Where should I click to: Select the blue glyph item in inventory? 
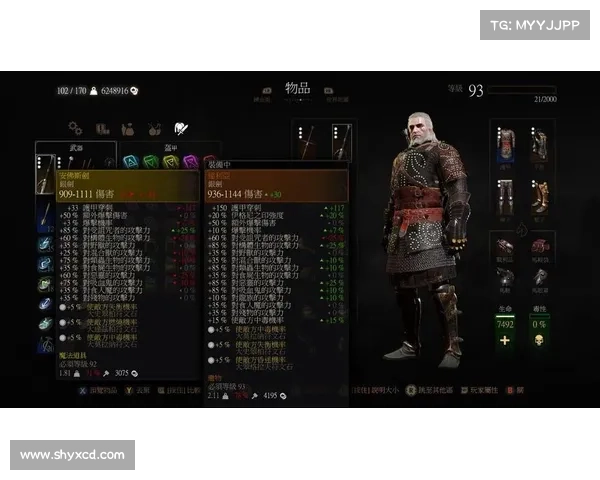130,161
